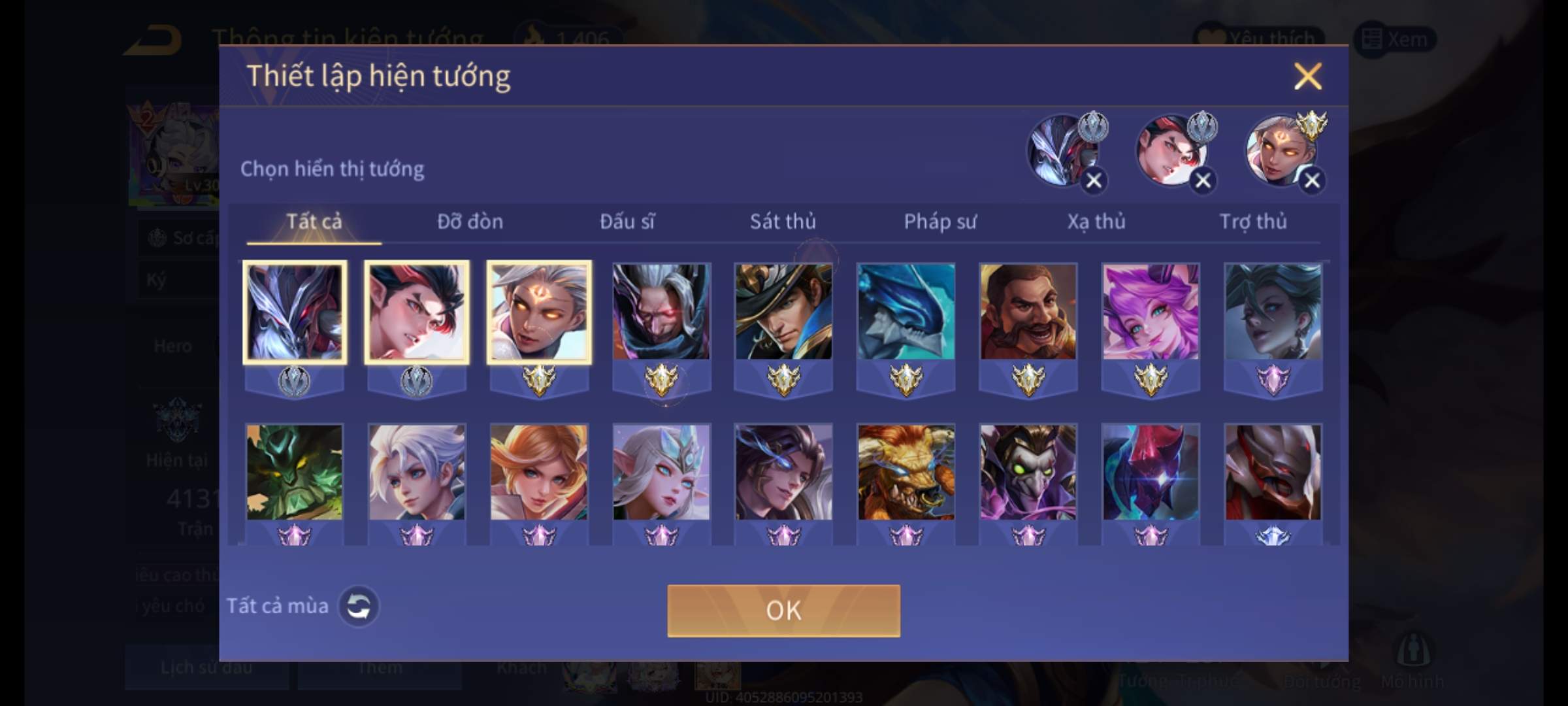View the Trợ thủ heroes
Viewport: 1568px width, 706px height.
click(x=1253, y=222)
